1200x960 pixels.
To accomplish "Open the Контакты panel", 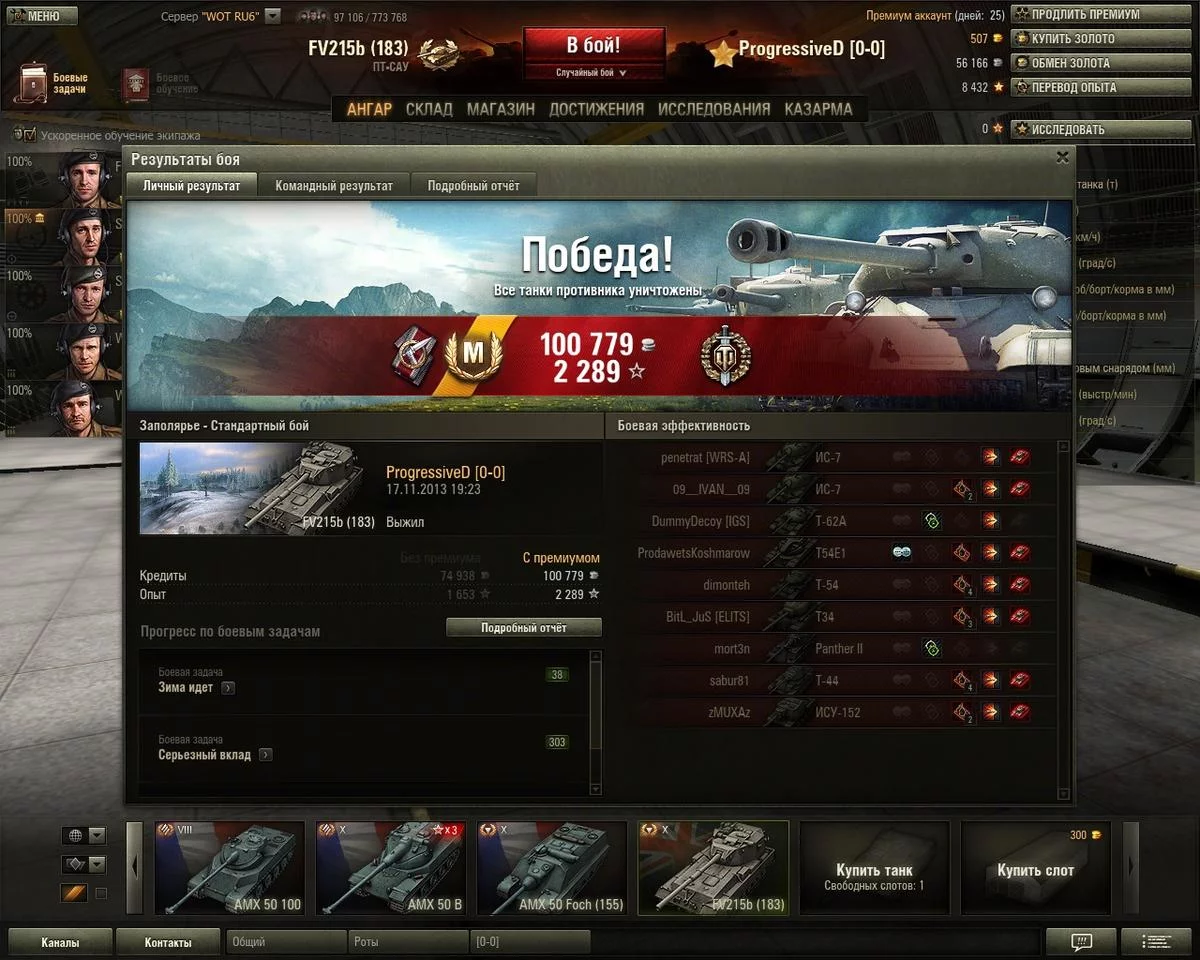I will [168, 942].
